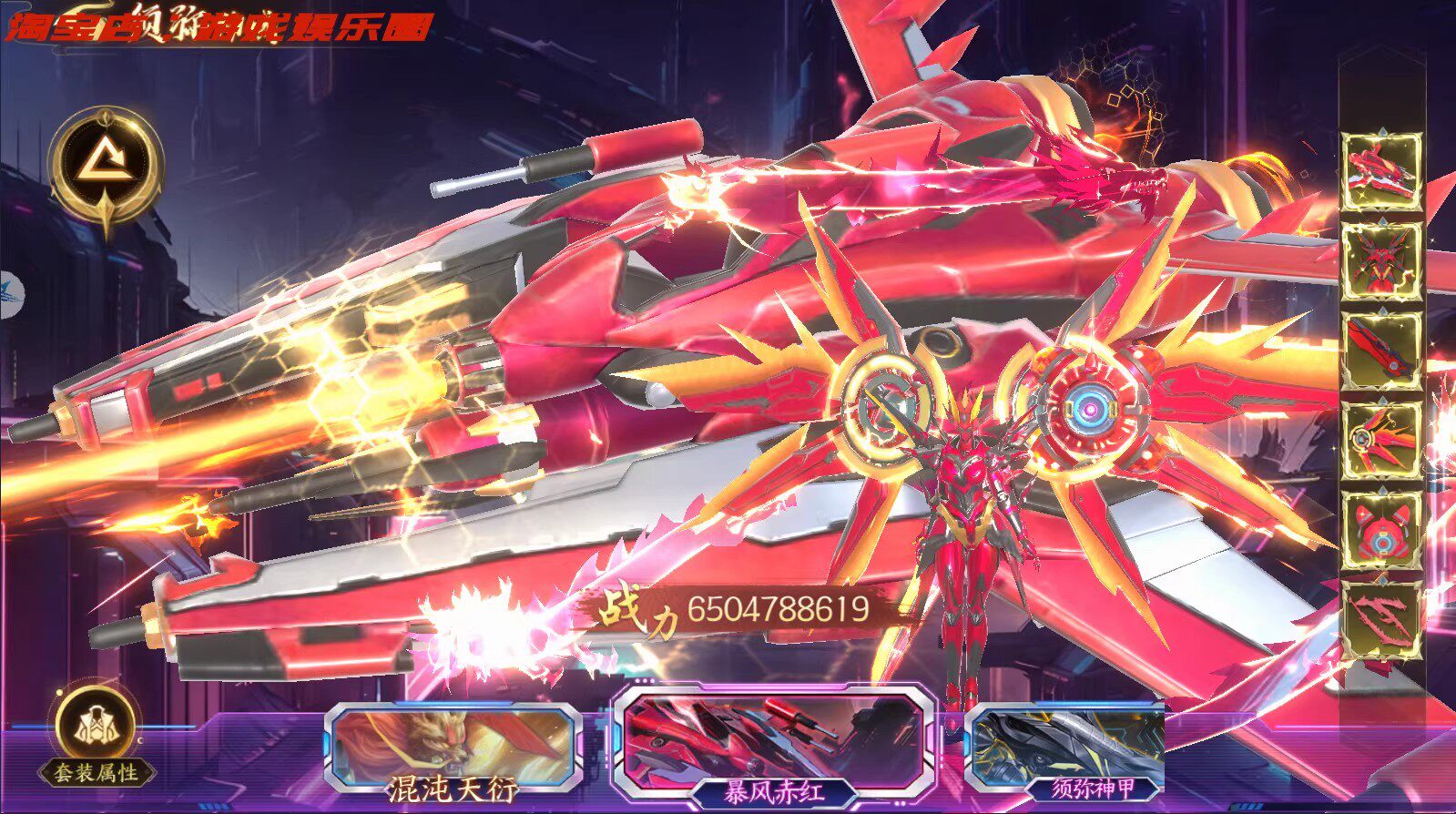Select the round red orb drone slot

(x=1382, y=532)
